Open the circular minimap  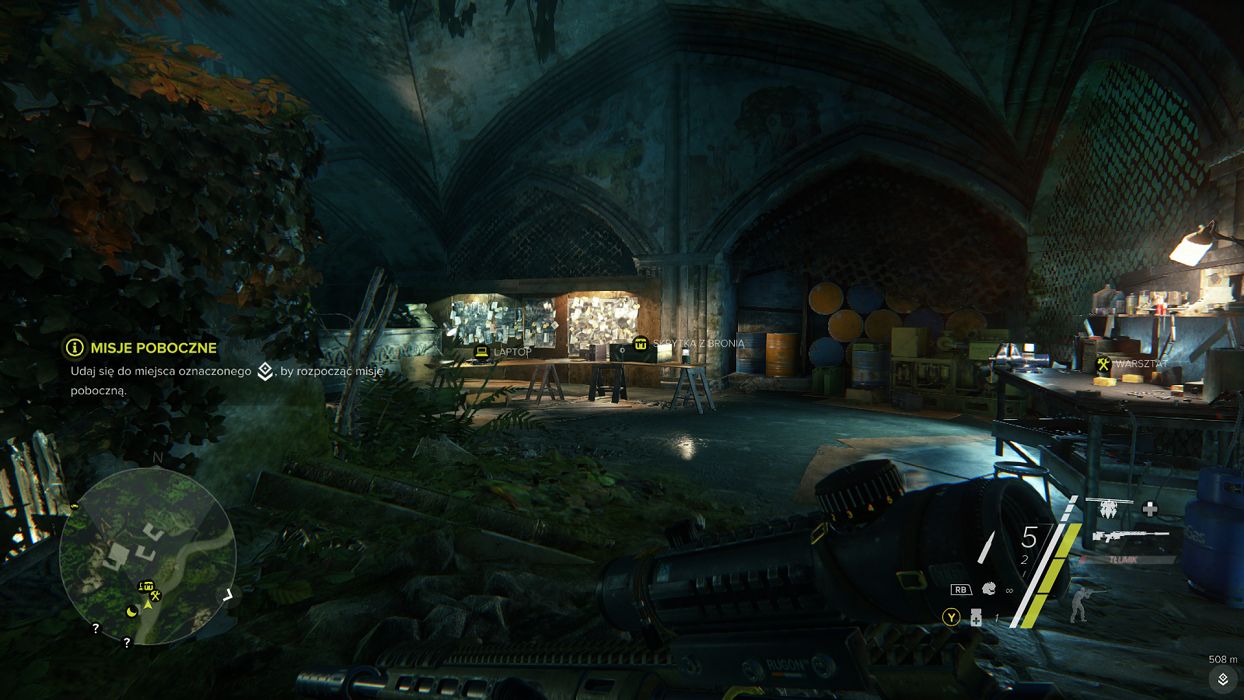[147, 555]
